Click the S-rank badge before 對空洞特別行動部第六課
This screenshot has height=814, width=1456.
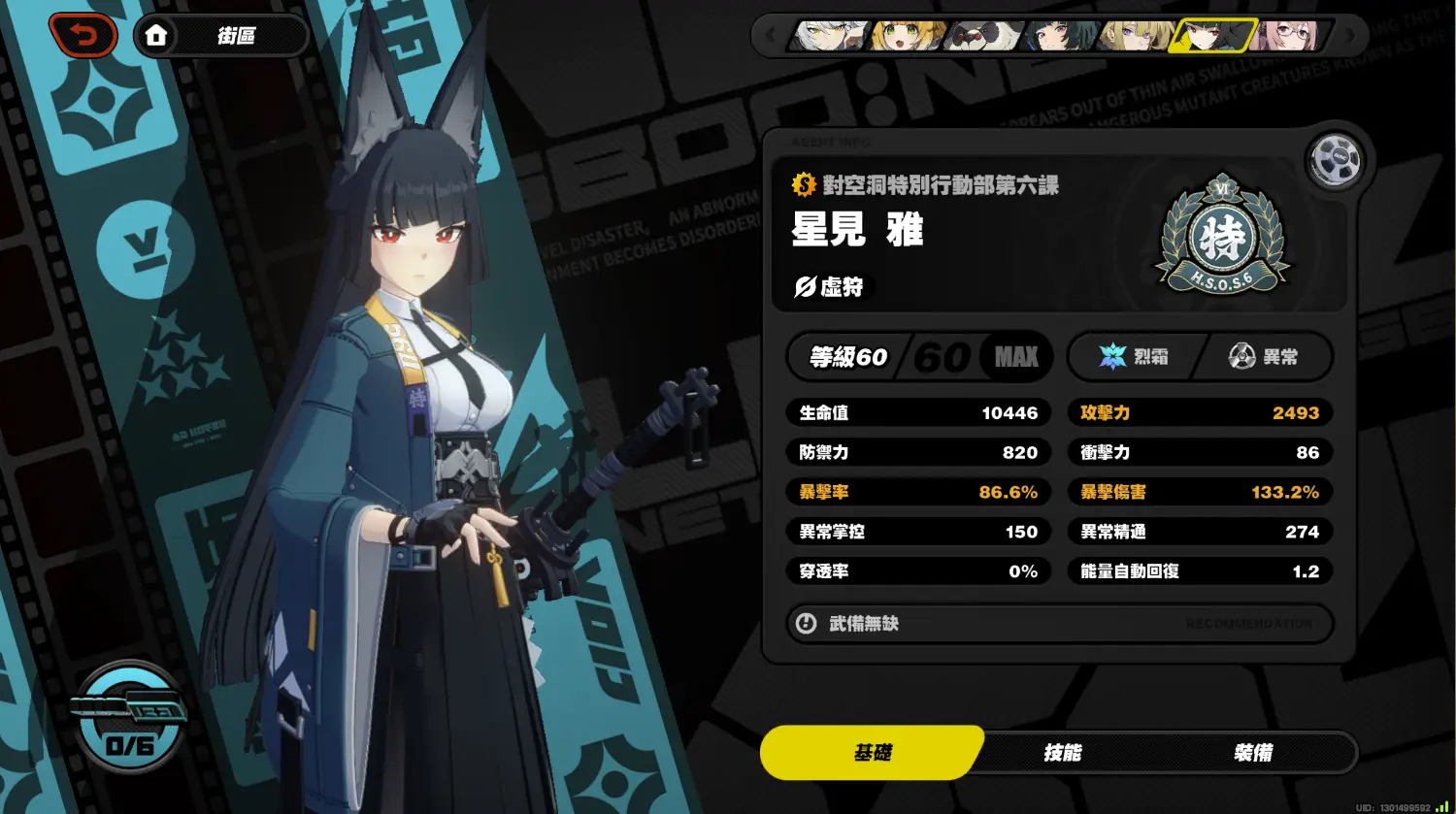[804, 183]
